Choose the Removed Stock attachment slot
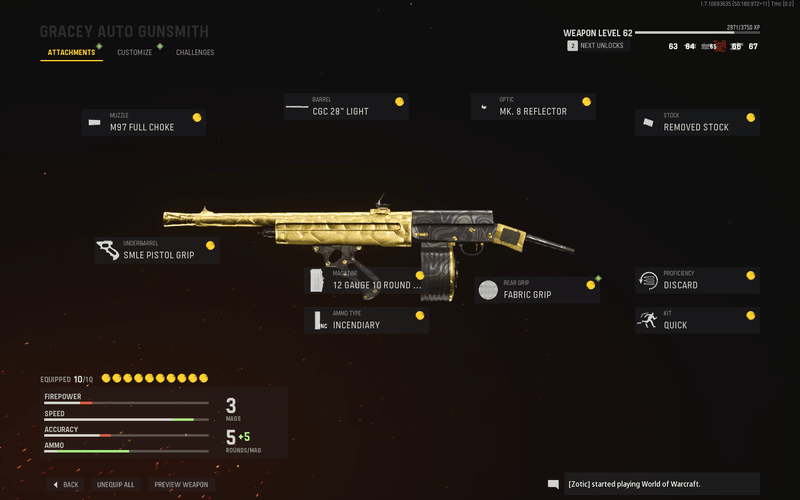 point(697,123)
